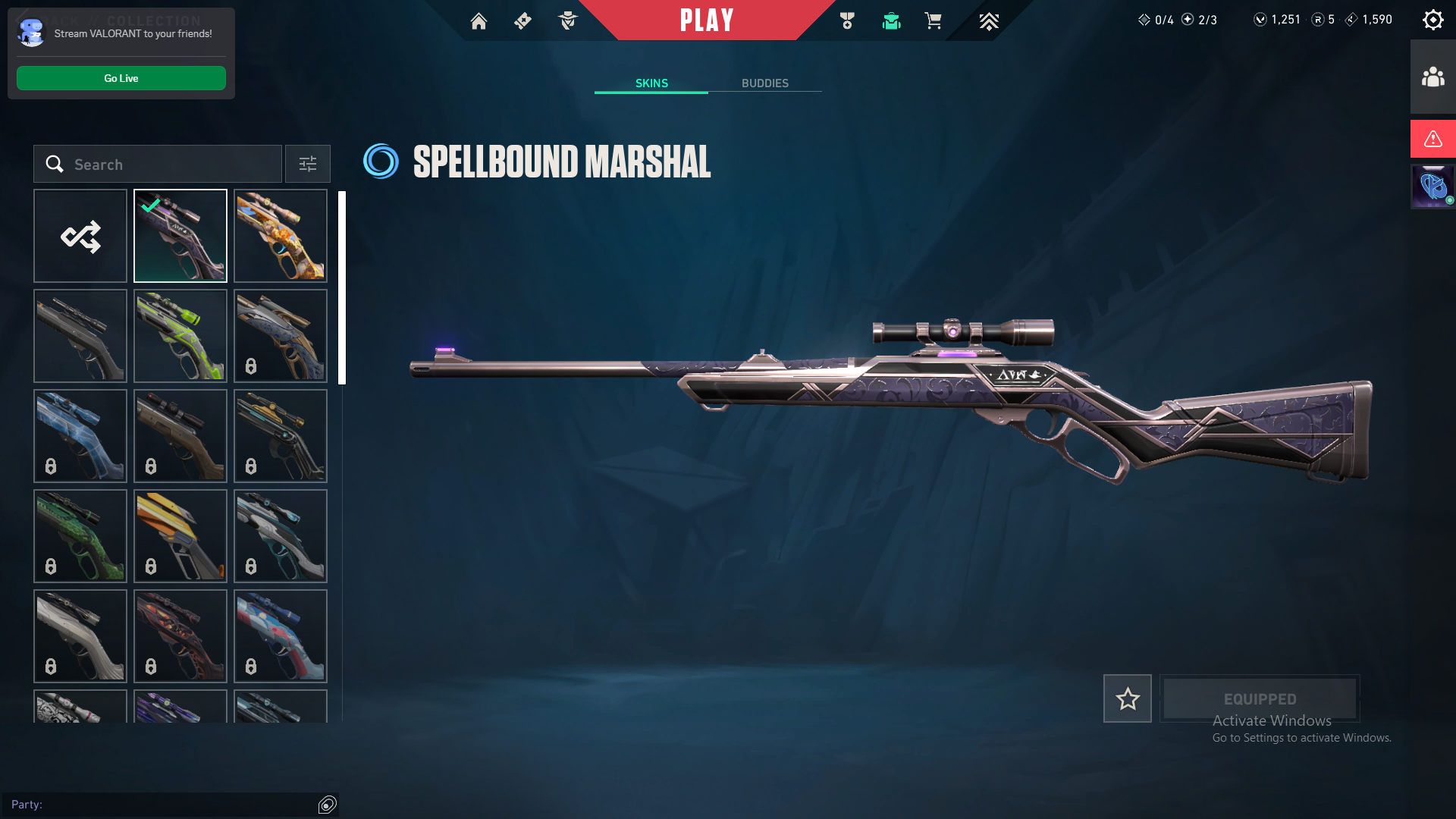
Task: Select the orange and gold Marshal skin
Action: (281, 236)
